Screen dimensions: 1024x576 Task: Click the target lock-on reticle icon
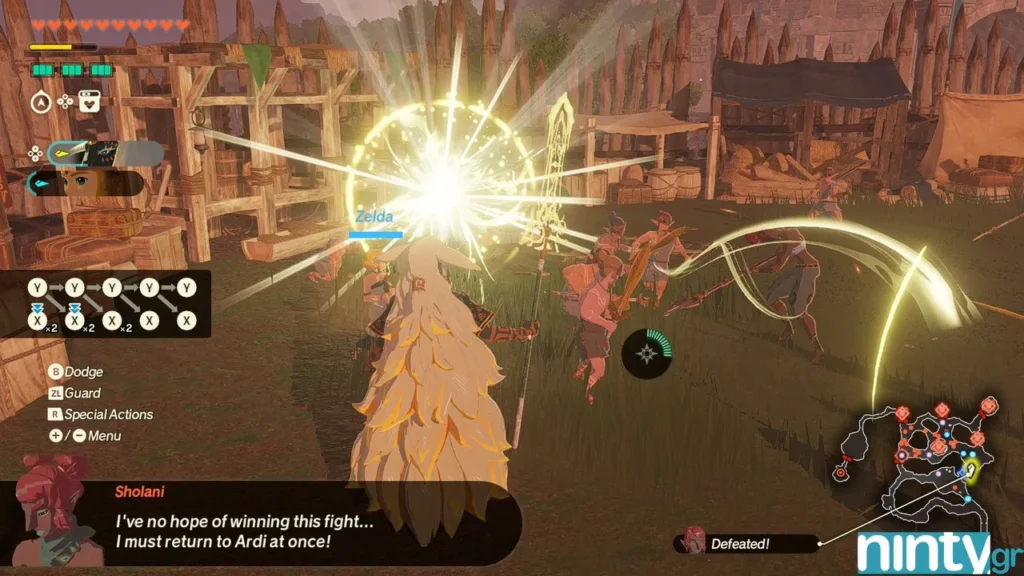pyautogui.click(x=648, y=352)
